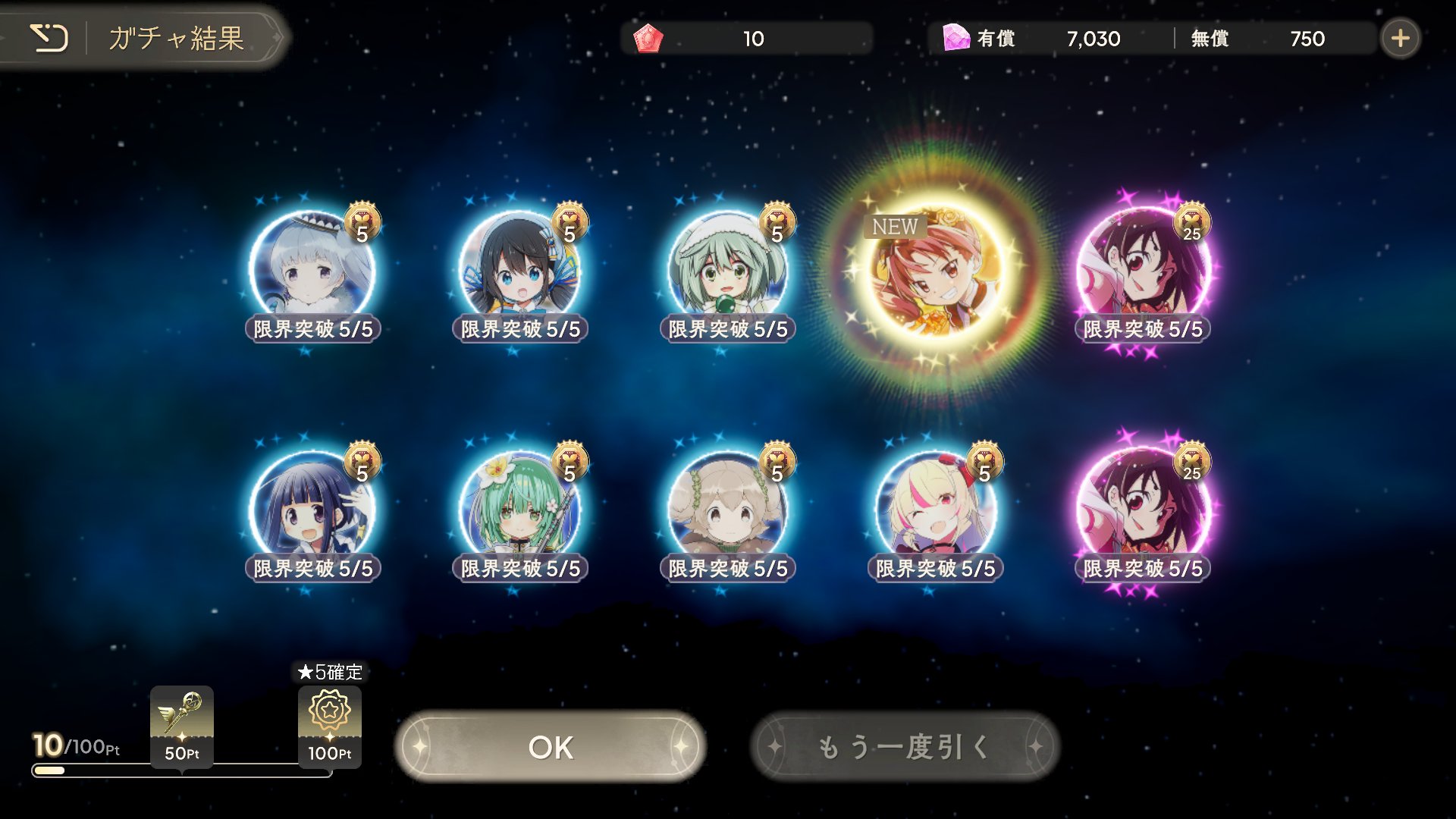Choose the blonde winking character result
The image size is (1456, 819).
click(x=936, y=510)
